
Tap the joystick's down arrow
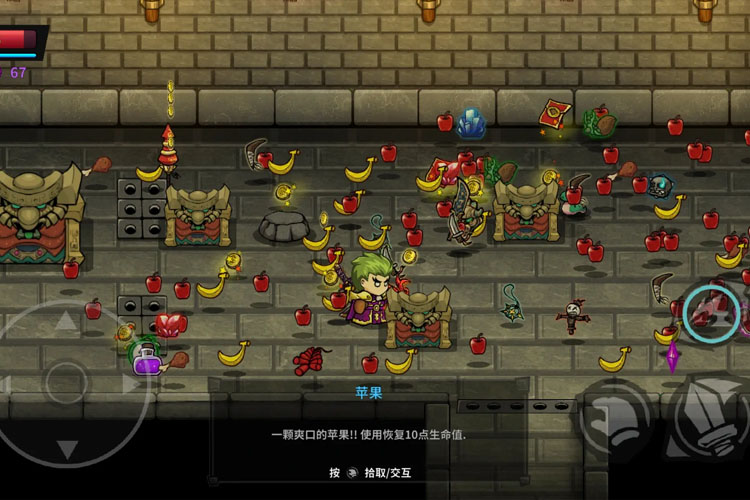[66, 447]
